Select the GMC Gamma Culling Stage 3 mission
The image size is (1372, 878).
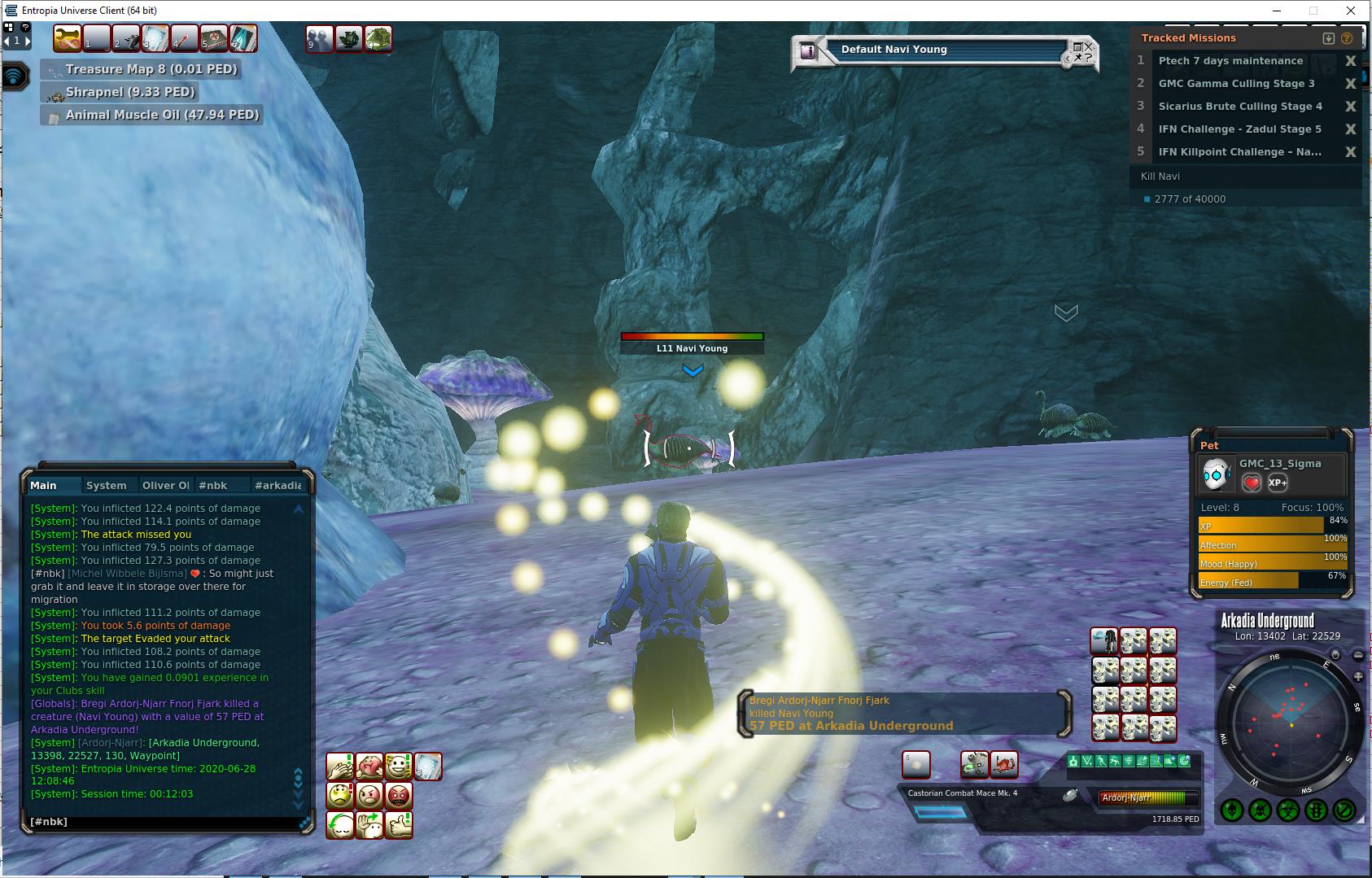click(x=1236, y=84)
